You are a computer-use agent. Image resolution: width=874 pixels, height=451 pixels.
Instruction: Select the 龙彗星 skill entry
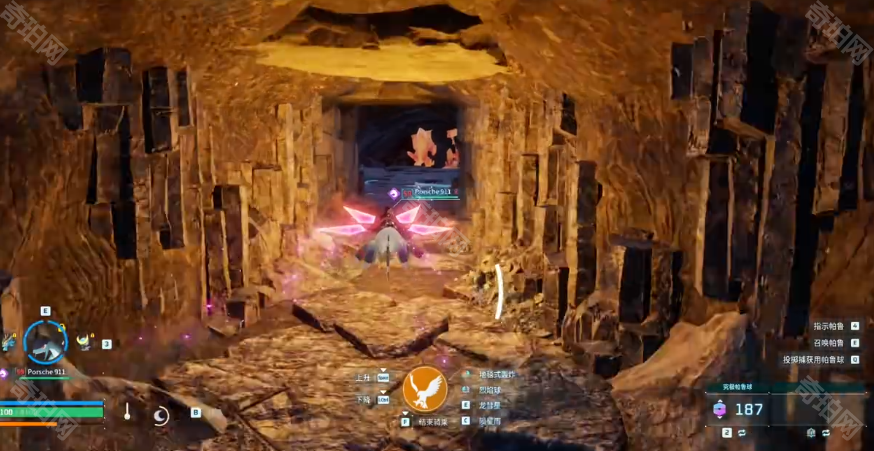tap(488, 406)
